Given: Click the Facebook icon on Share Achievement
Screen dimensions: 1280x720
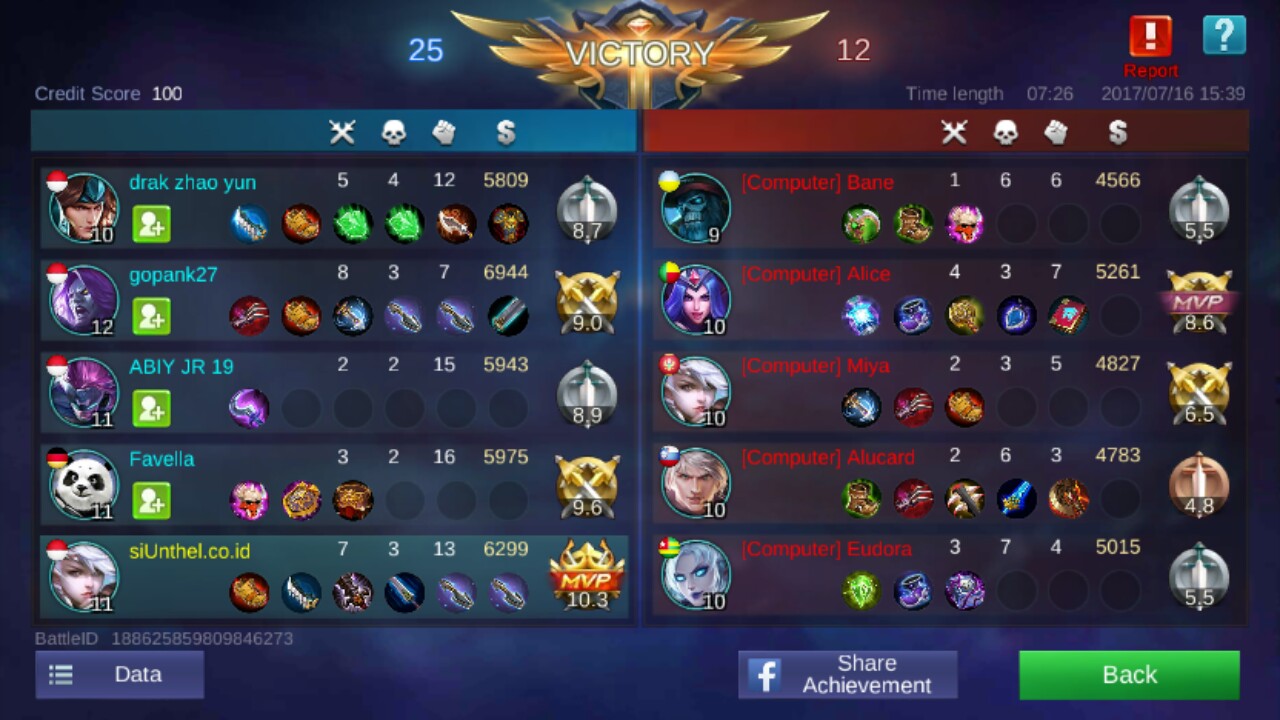Looking at the screenshot, I should (766, 675).
